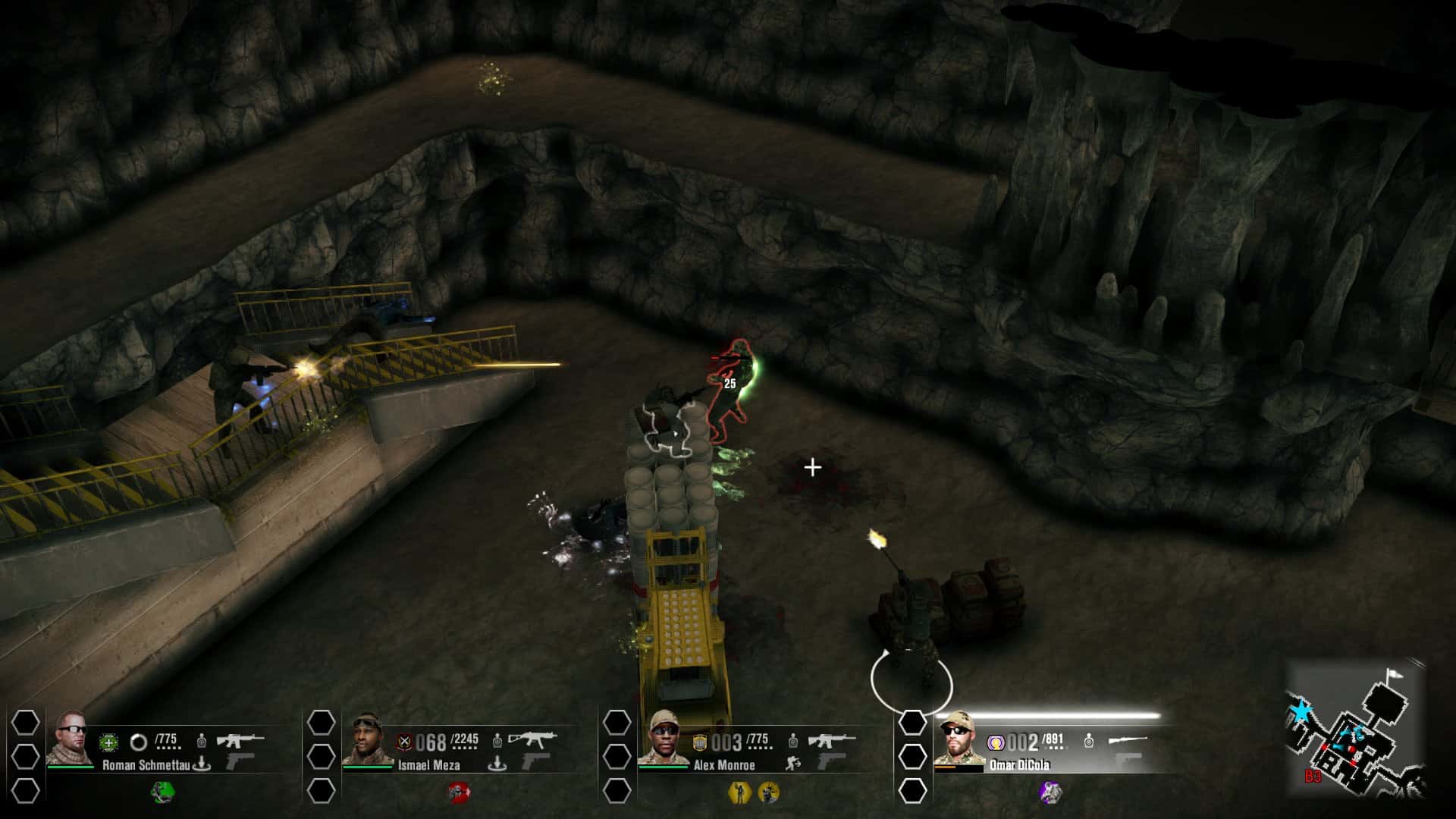Screen dimensions: 1456x819
Task: Expand Omar DiCola's bottom hexagon slot
Action: point(914,790)
